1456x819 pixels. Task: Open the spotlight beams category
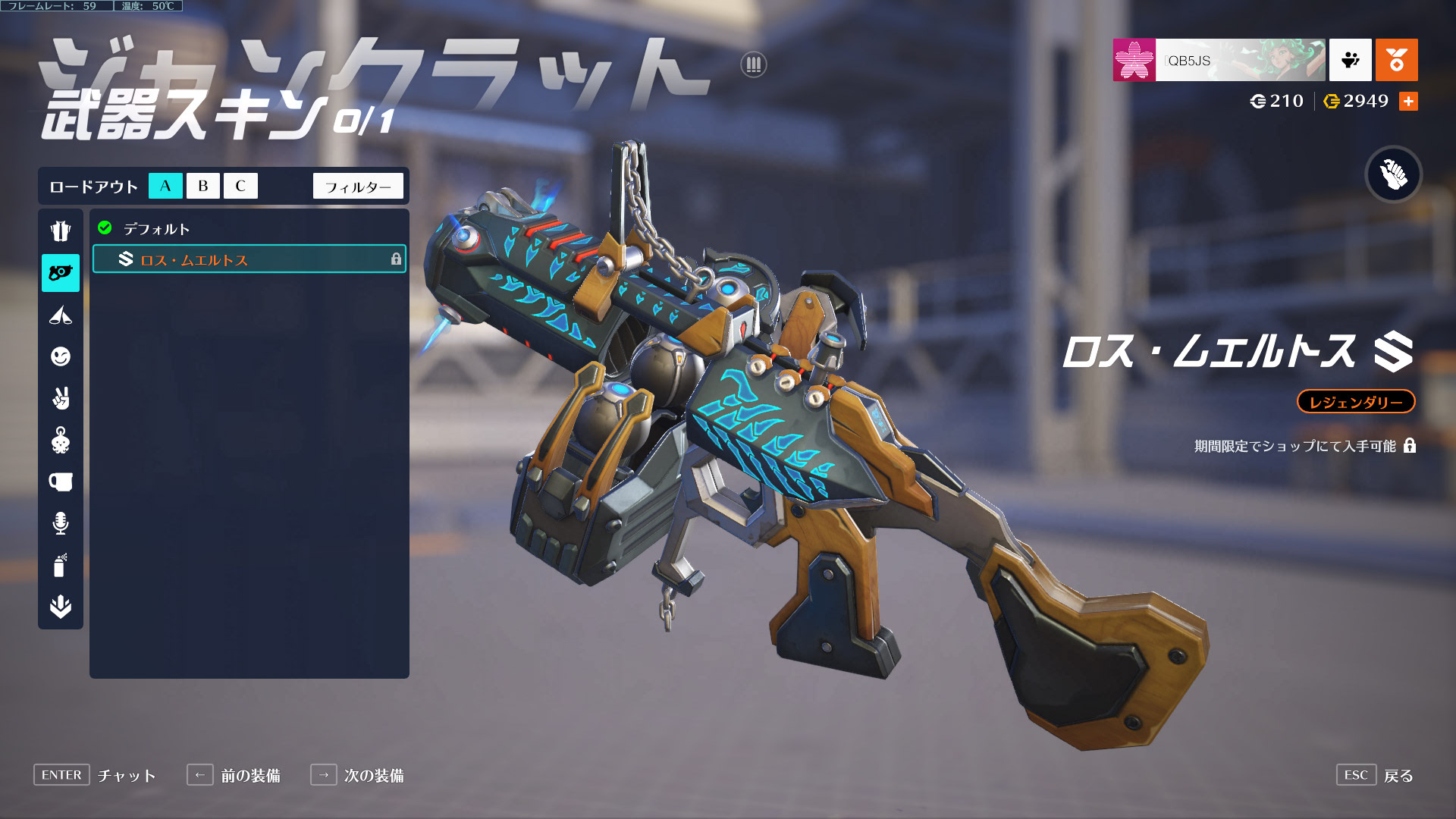pos(61,315)
